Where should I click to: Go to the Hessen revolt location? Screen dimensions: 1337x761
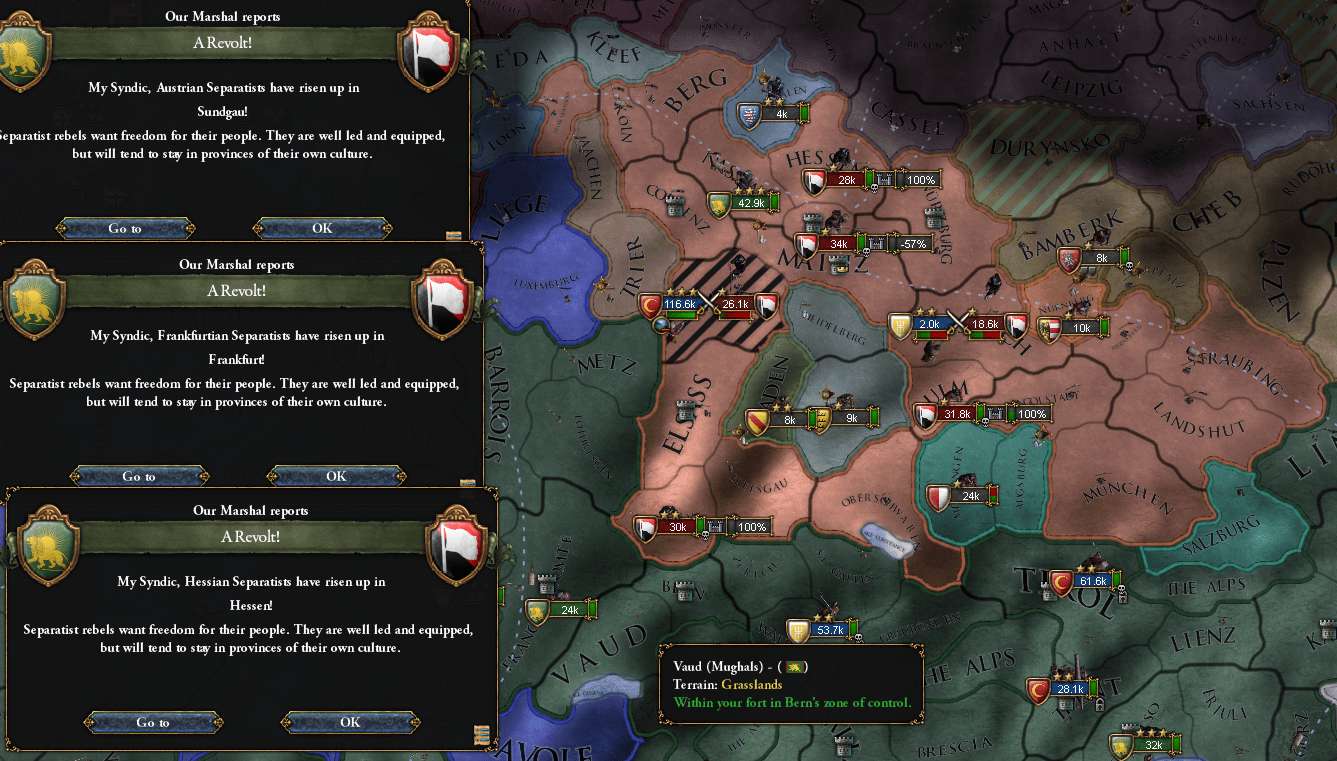[153, 722]
